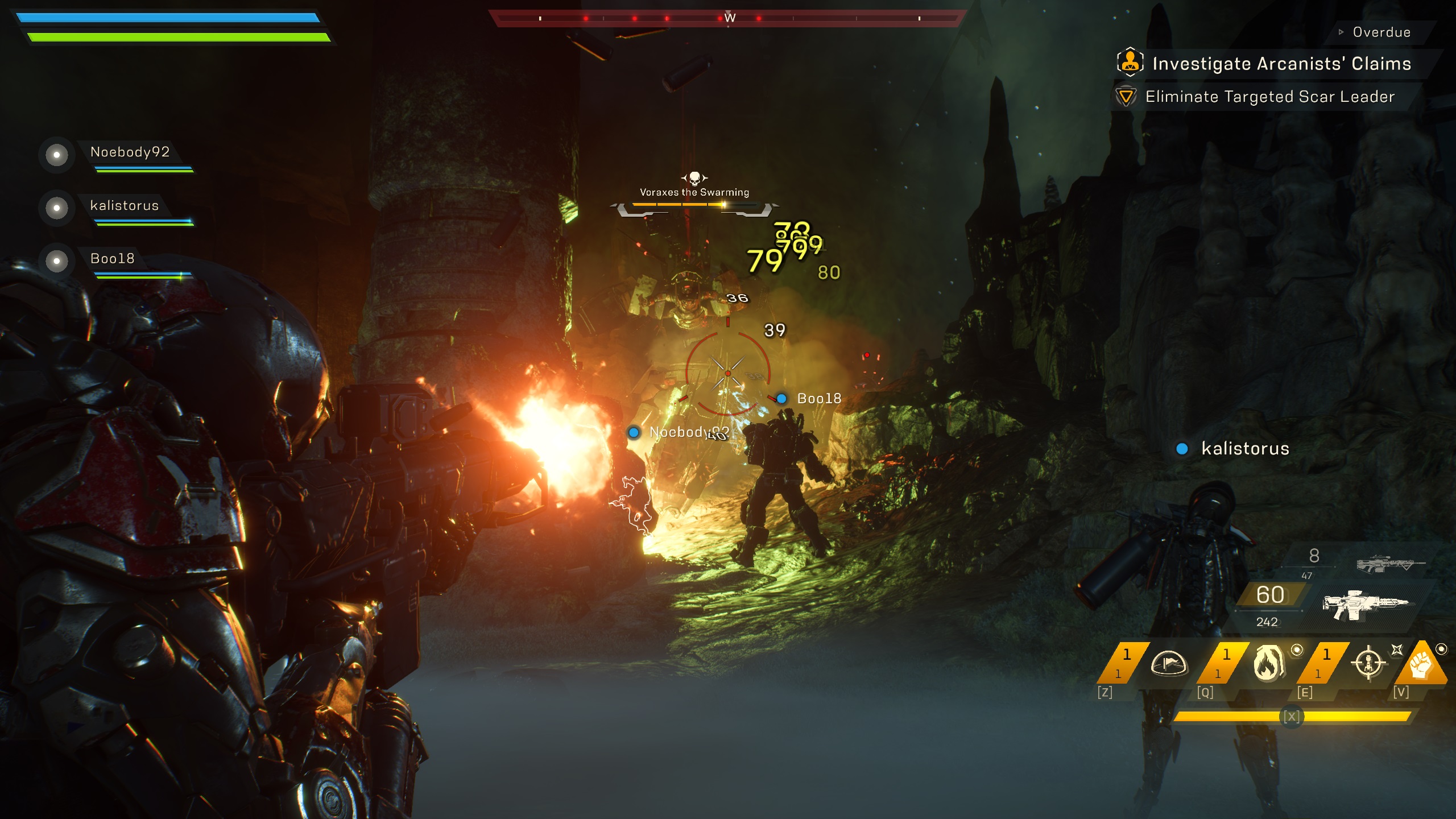
Task: Click the compass bar heading strip
Action: [729, 18]
